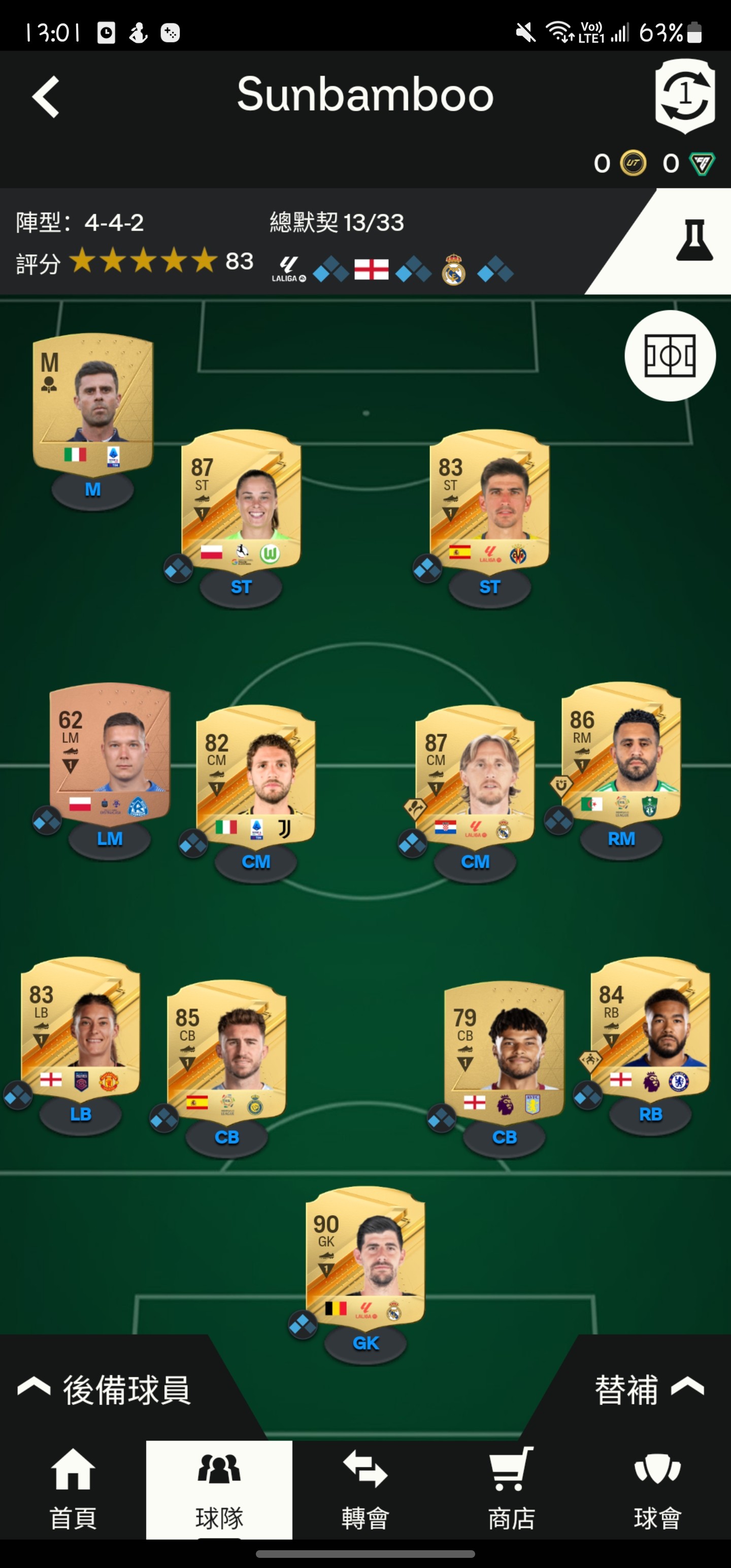Pick the 85-rated CB card

[226, 1051]
